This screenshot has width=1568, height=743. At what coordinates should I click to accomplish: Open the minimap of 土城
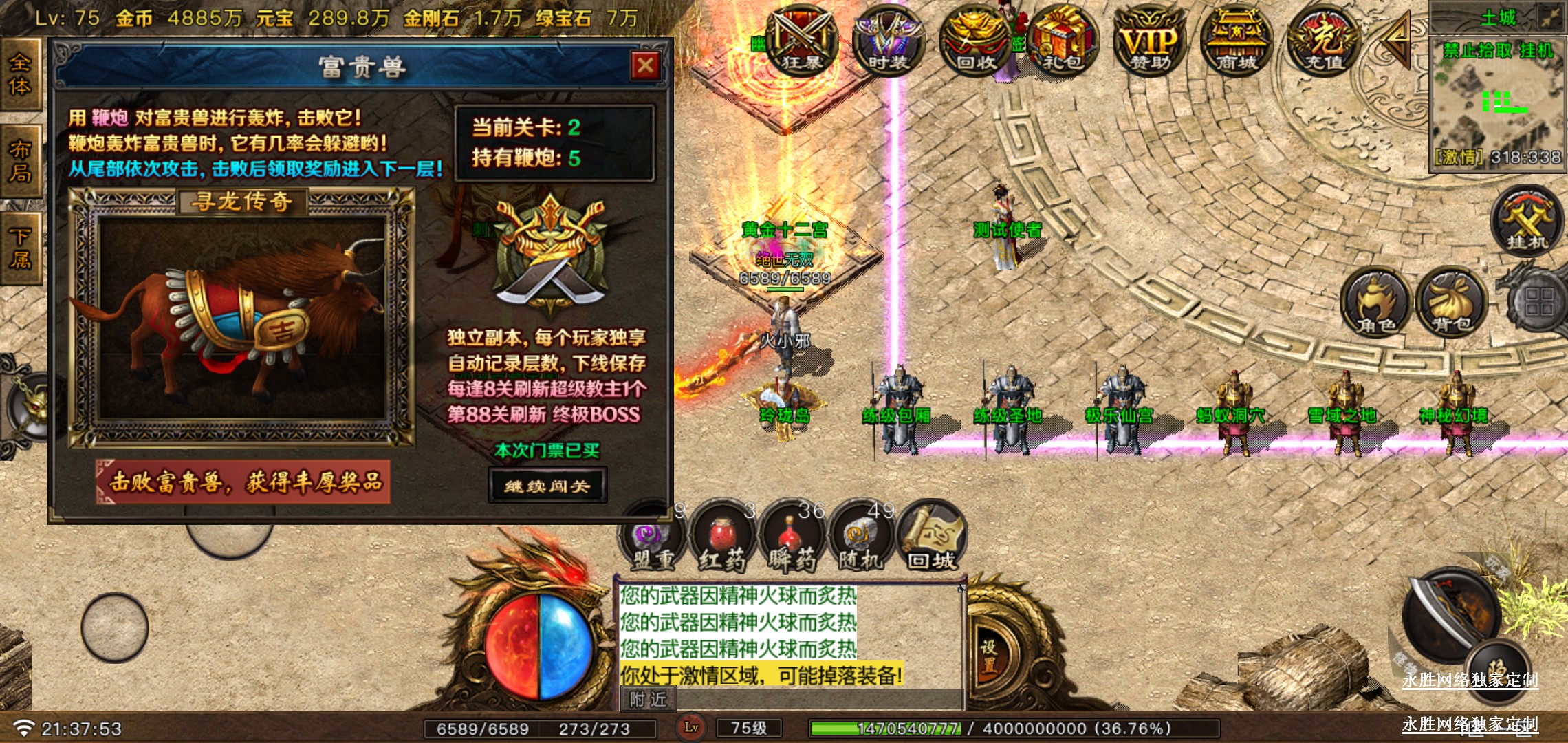(x=1497, y=103)
